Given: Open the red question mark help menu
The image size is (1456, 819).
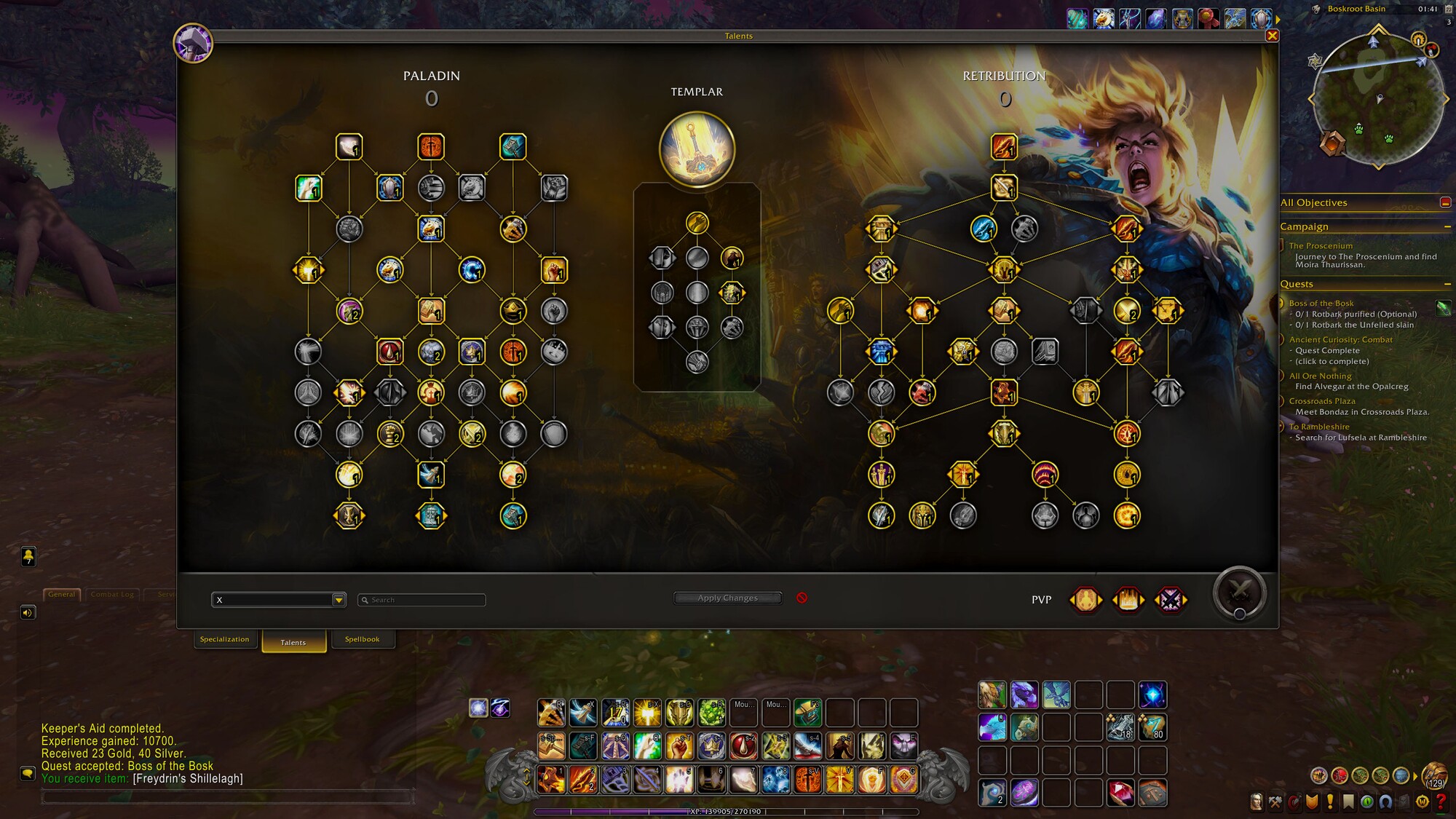Looking at the screenshot, I should coord(1441,802).
